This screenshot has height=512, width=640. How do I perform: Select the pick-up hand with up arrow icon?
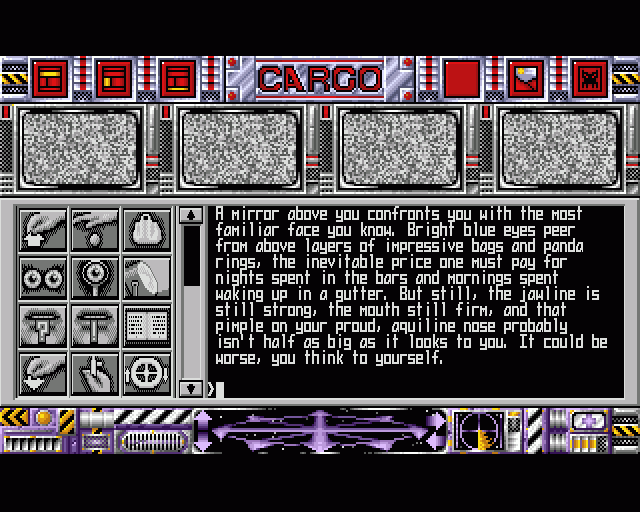[43, 230]
